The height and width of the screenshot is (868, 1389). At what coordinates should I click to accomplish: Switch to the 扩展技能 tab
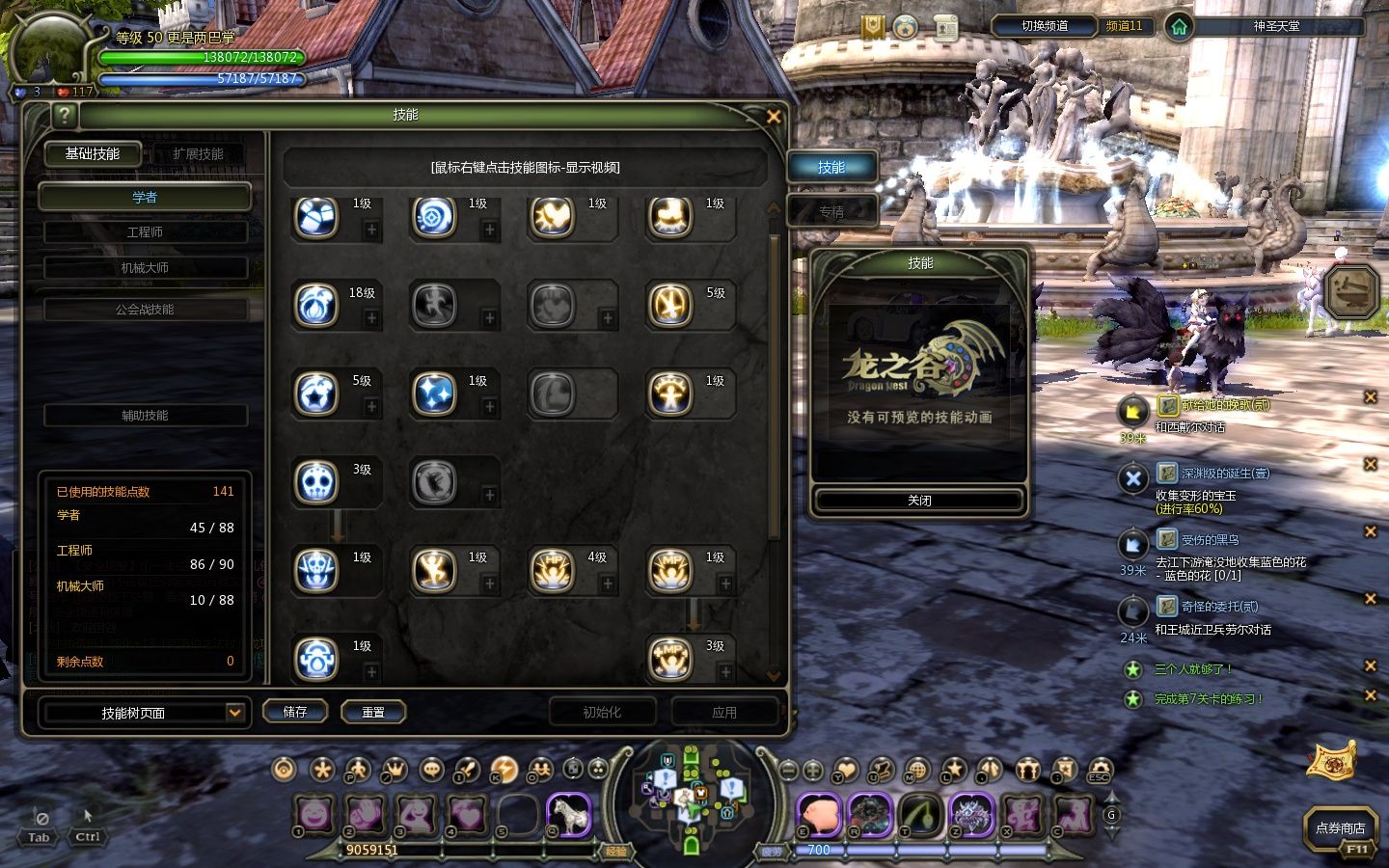click(x=198, y=154)
